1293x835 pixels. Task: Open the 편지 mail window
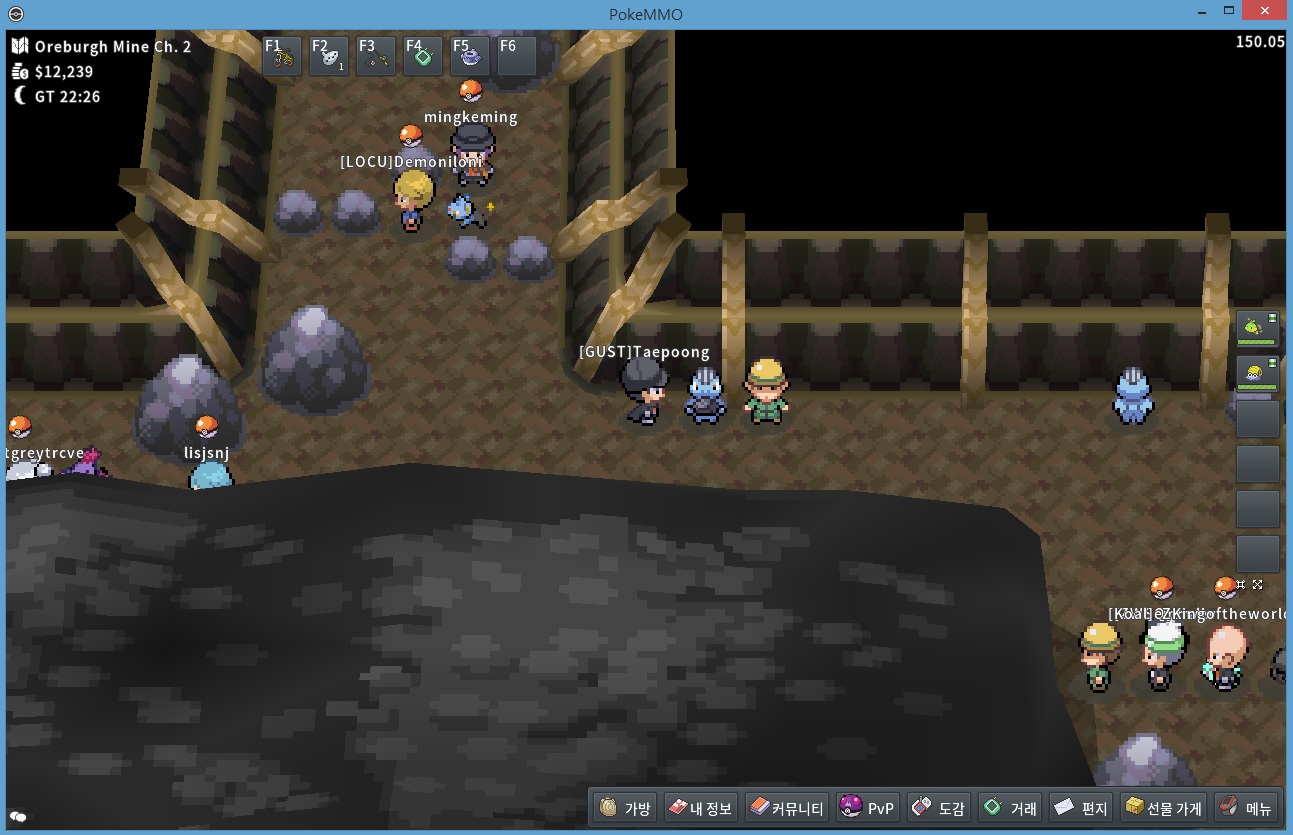[1081, 808]
